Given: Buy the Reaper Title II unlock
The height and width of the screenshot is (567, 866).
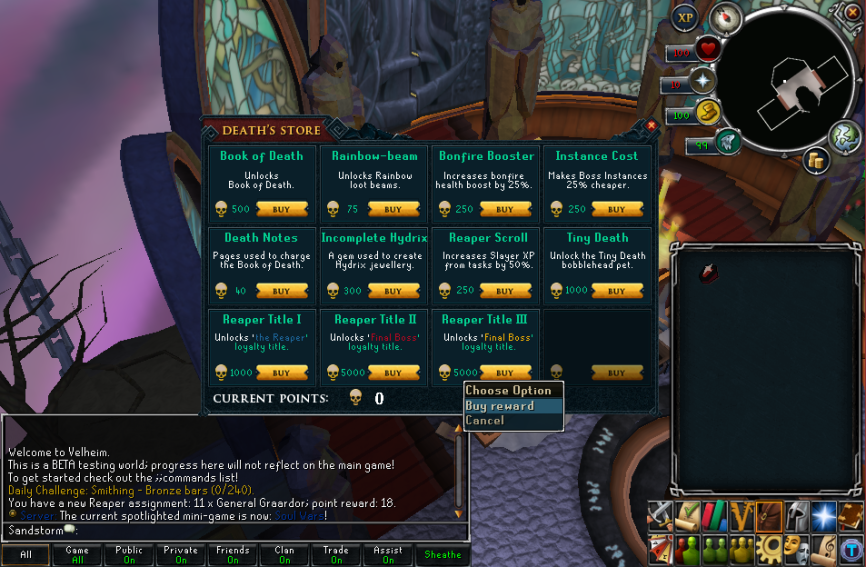Looking at the screenshot, I should tap(393, 373).
